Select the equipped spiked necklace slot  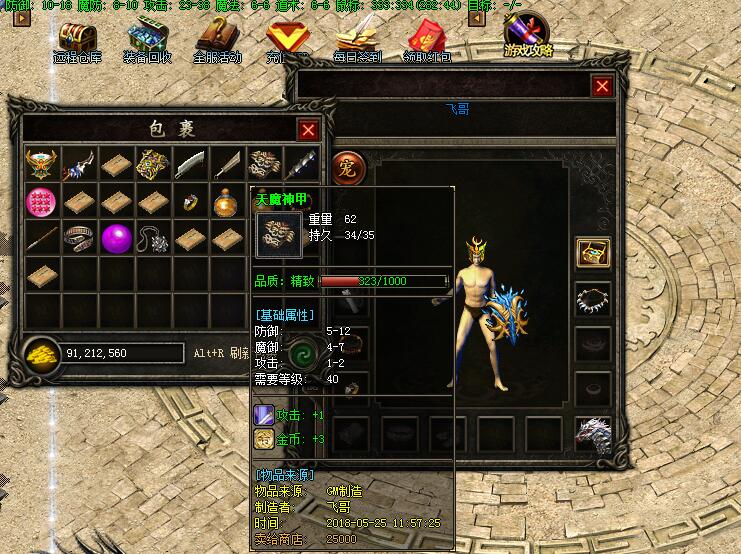click(592, 297)
